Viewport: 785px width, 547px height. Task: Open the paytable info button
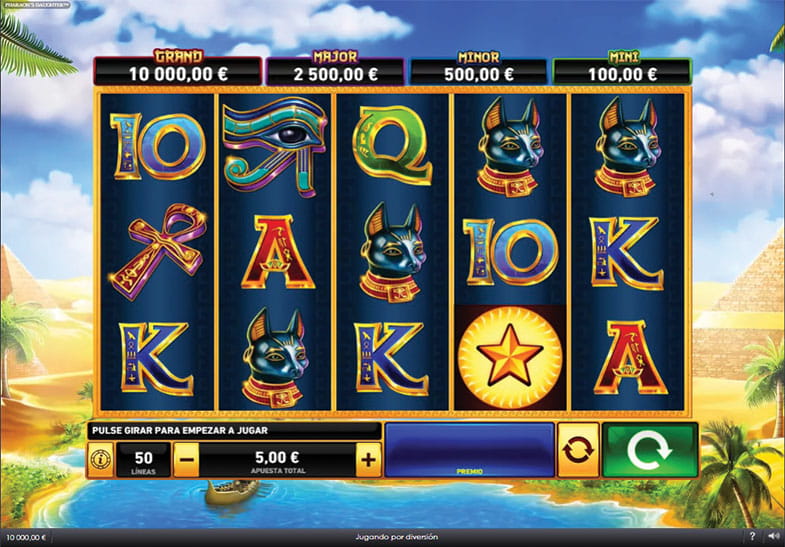[100, 460]
